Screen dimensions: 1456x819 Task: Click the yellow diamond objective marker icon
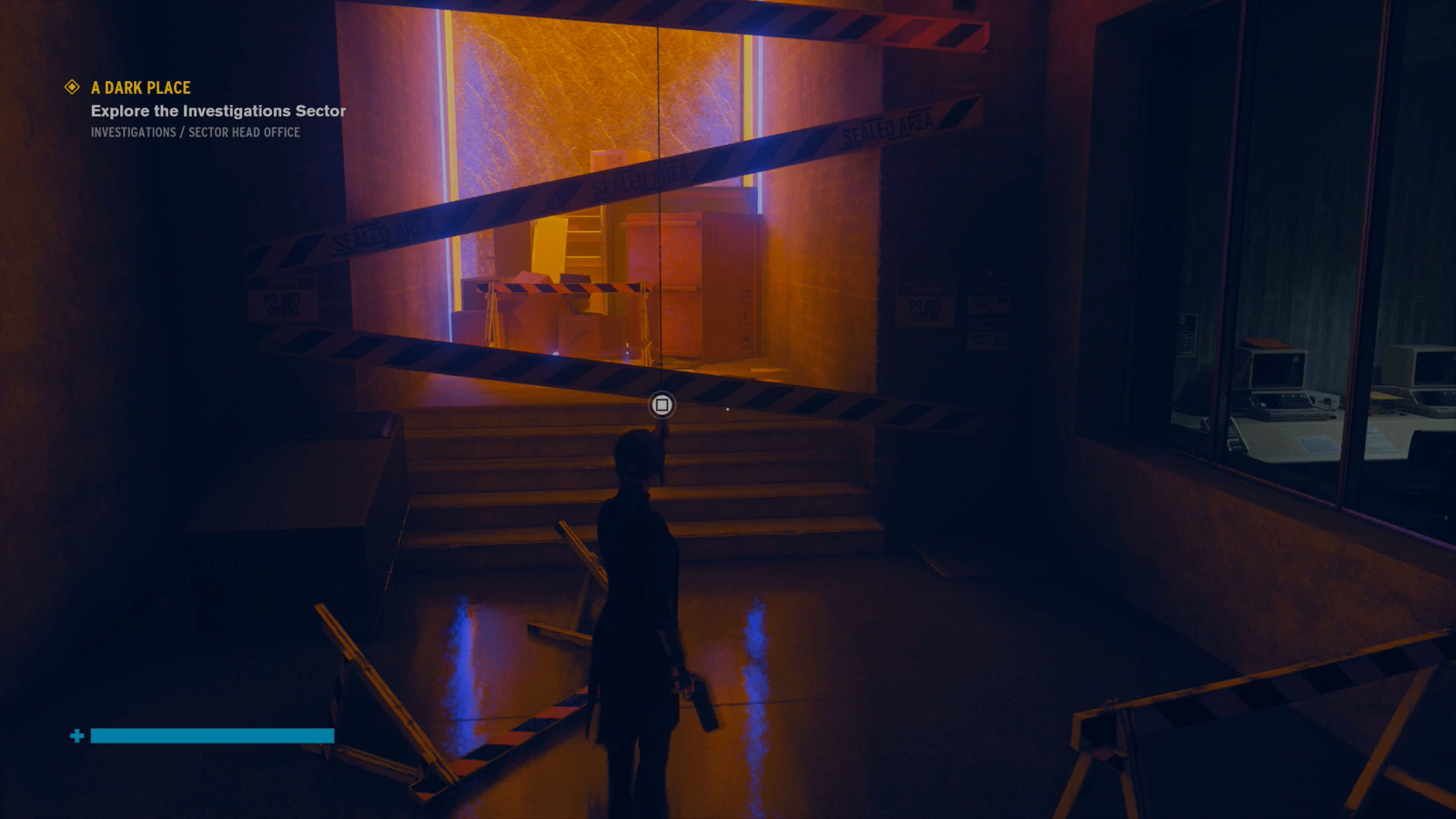click(x=69, y=87)
